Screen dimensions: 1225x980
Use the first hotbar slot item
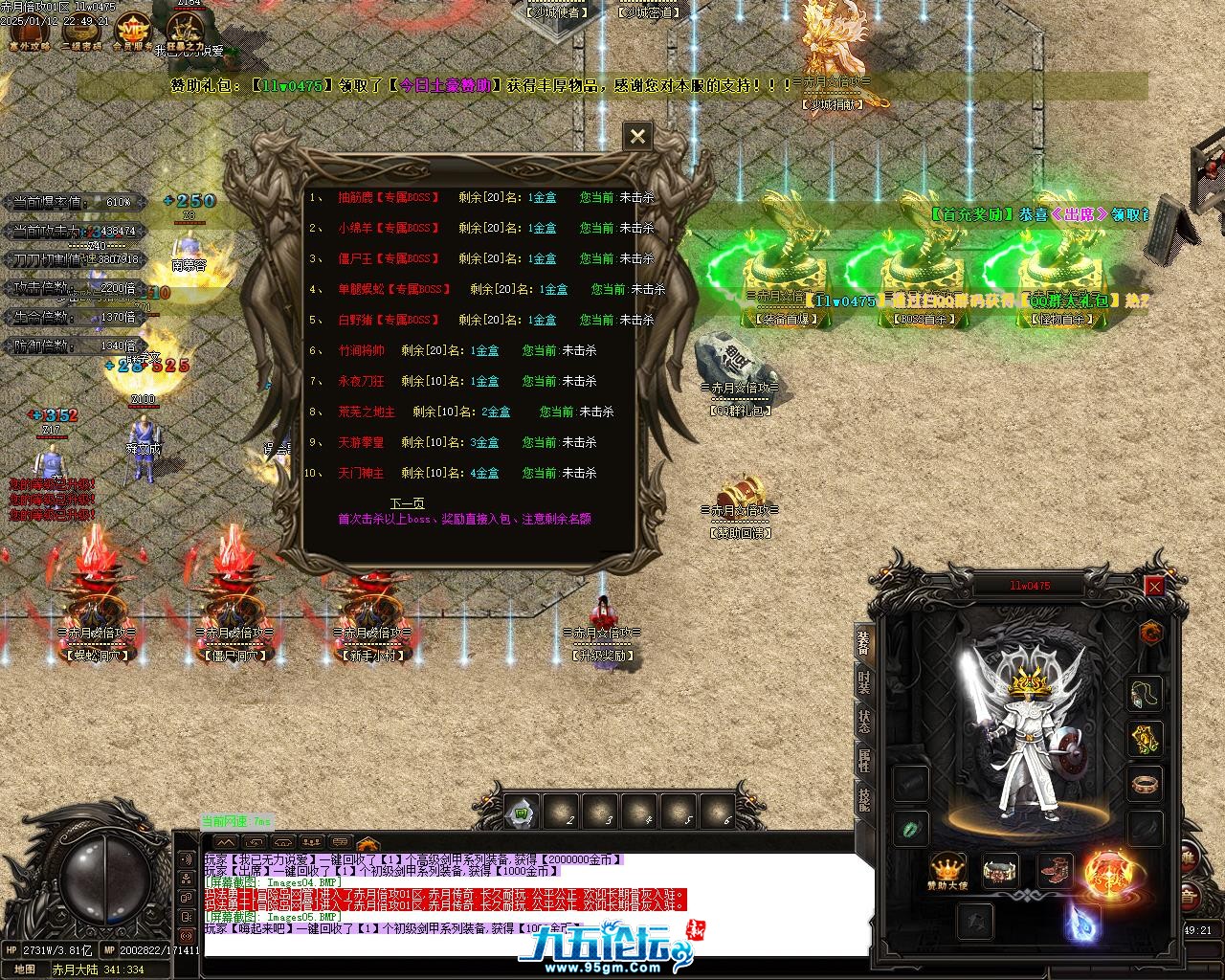(x=523, y=813)
